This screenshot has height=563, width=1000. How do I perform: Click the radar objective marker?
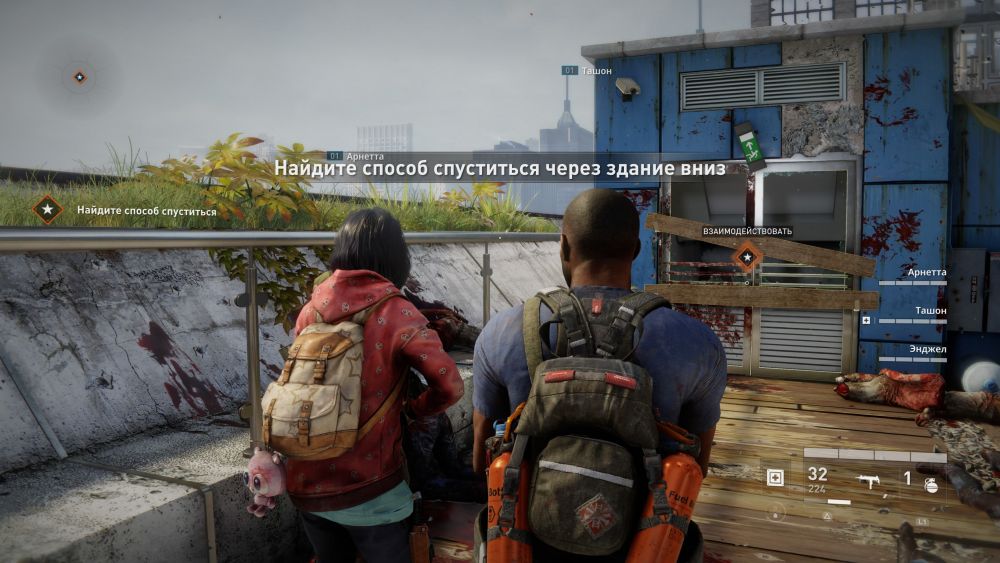tap(79, 76)
